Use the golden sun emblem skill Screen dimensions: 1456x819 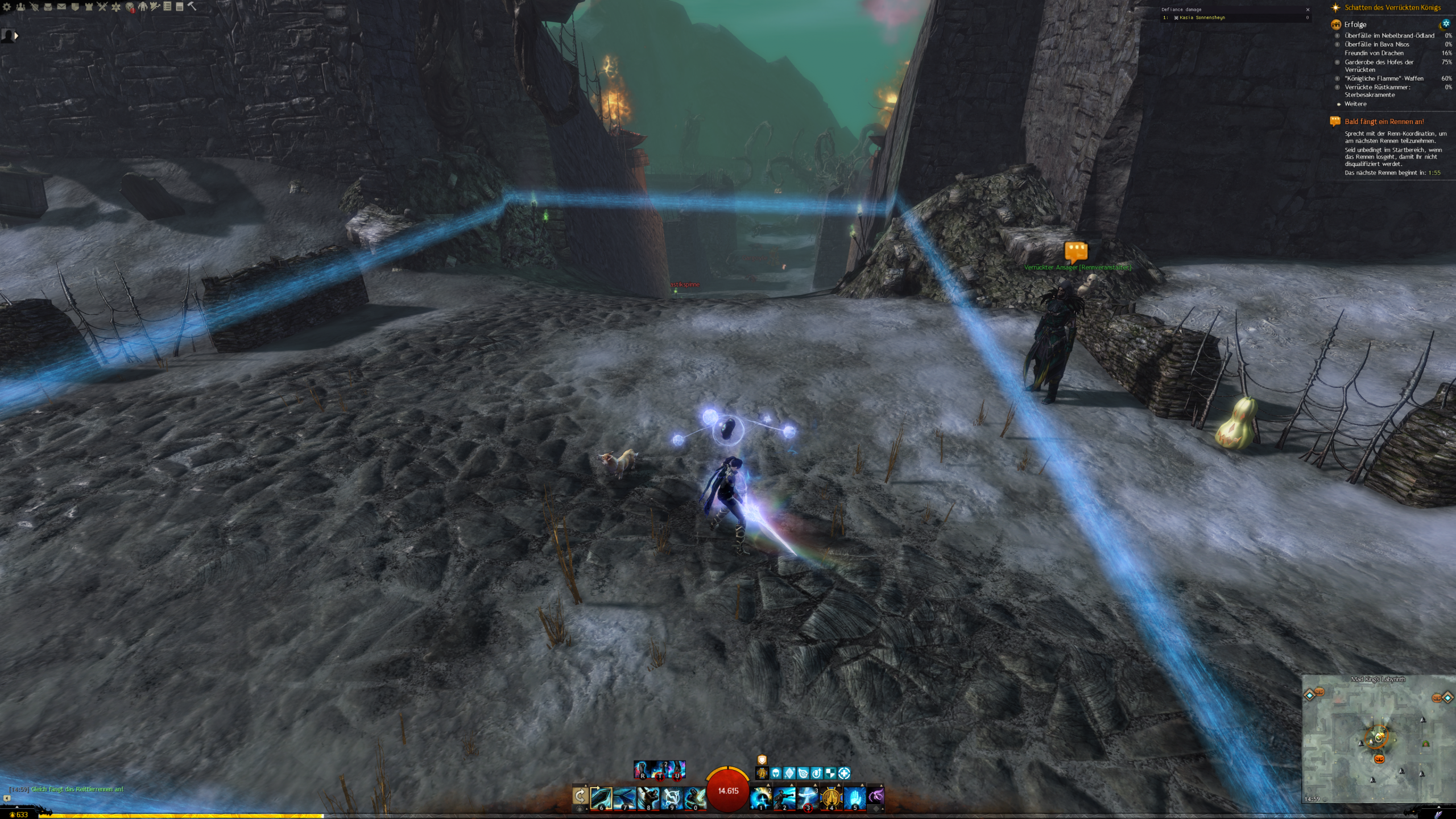pos(831,797)
